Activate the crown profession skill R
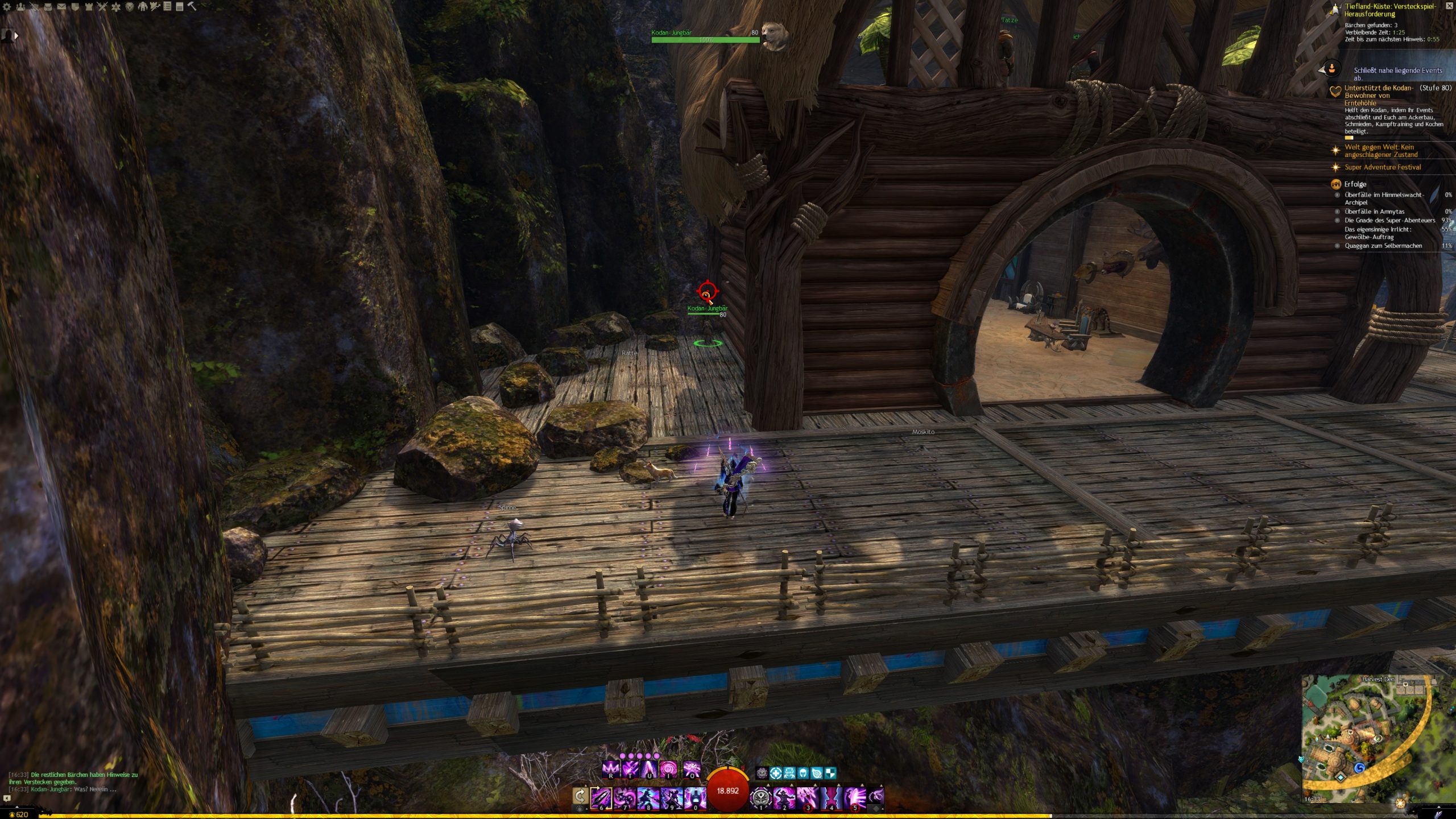This screenshot has width=1456, height=819. (610, 770)
